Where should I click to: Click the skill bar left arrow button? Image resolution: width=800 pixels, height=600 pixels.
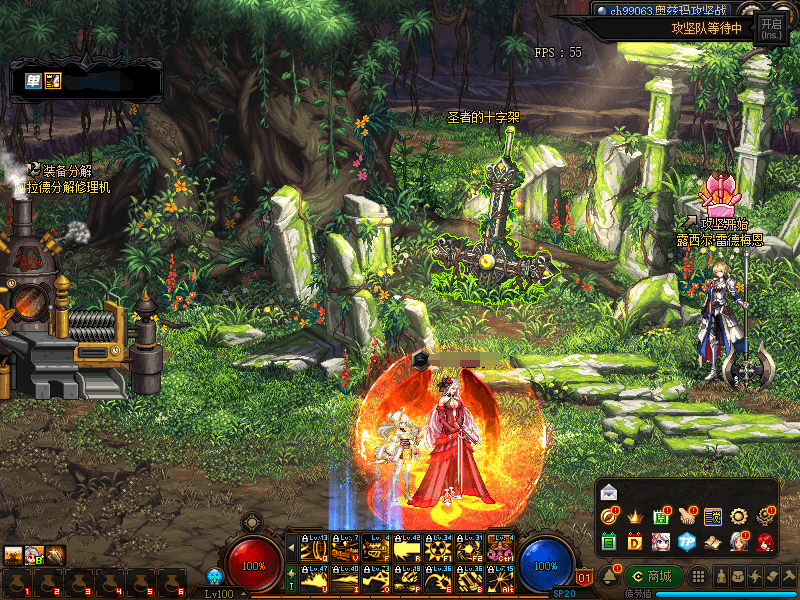291,548
